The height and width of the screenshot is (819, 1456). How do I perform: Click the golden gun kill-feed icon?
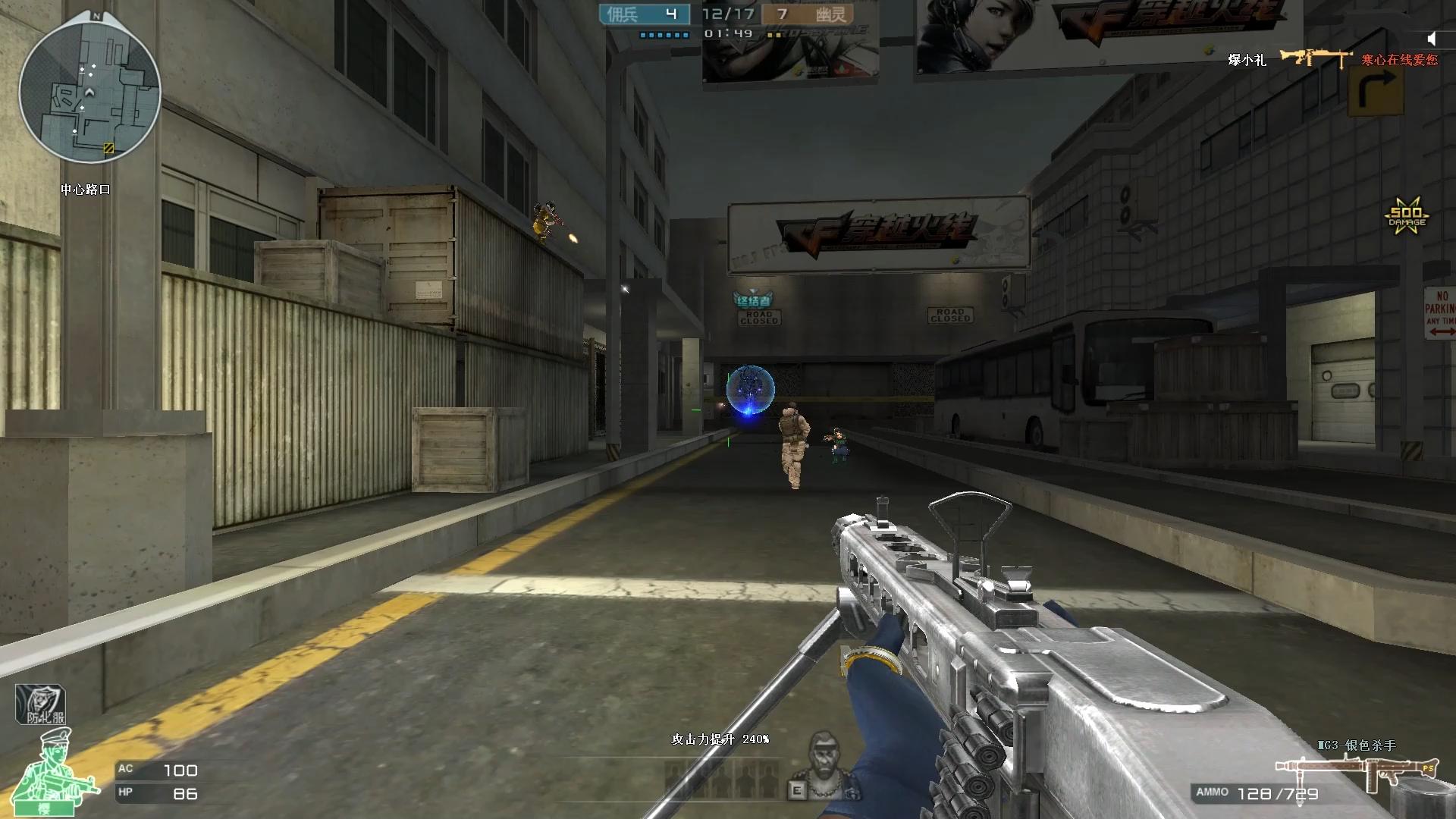[1315, 58]
